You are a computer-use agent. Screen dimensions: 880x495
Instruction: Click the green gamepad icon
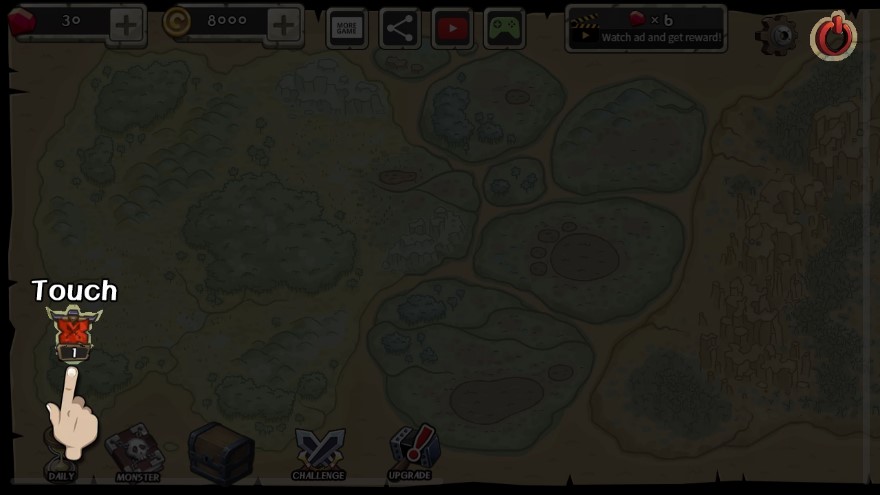(x=505, y=28)
